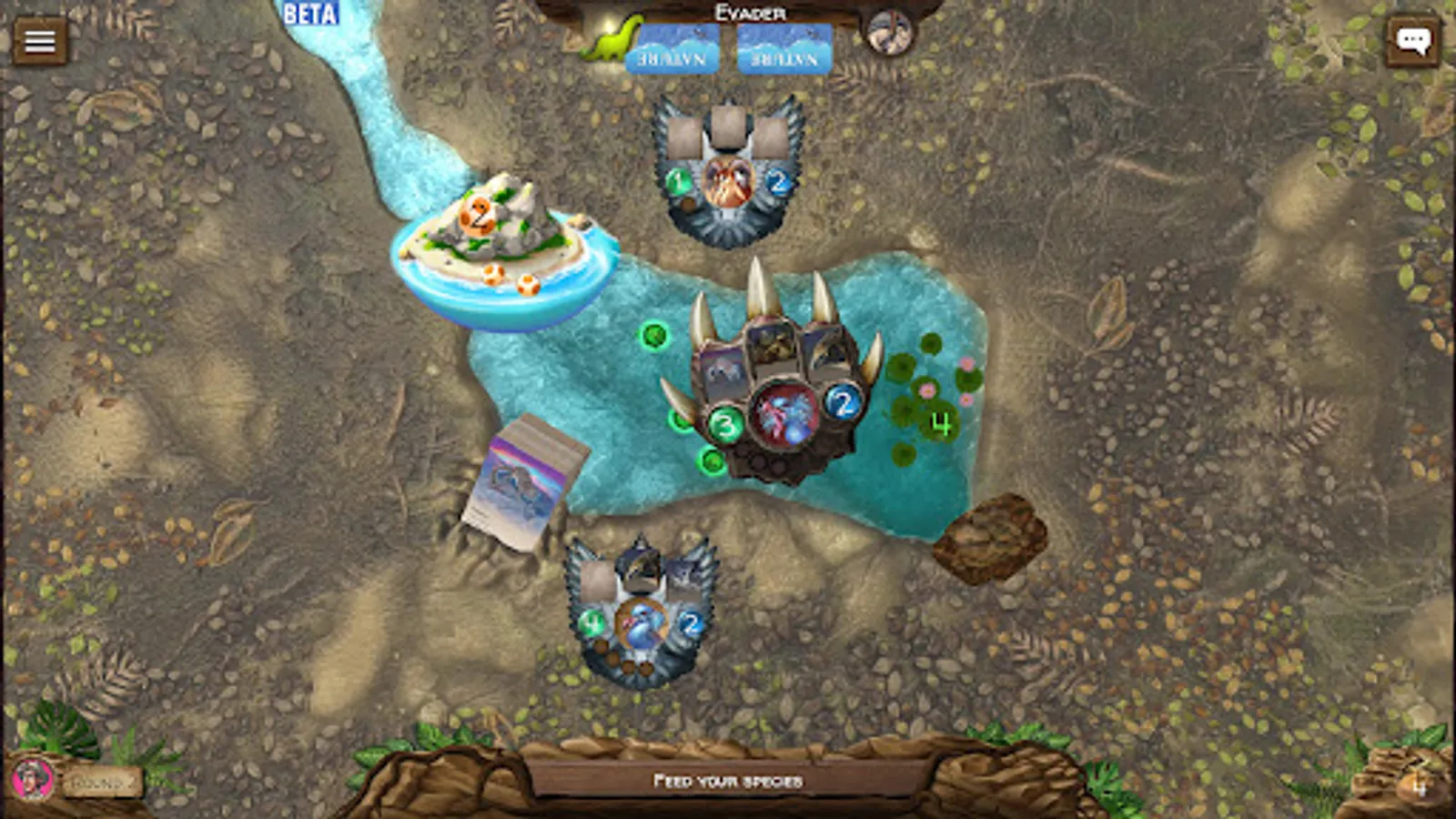Click your player avatar in the bottom corner
This screenshot has width=1456, height=819.
(35, 778)
